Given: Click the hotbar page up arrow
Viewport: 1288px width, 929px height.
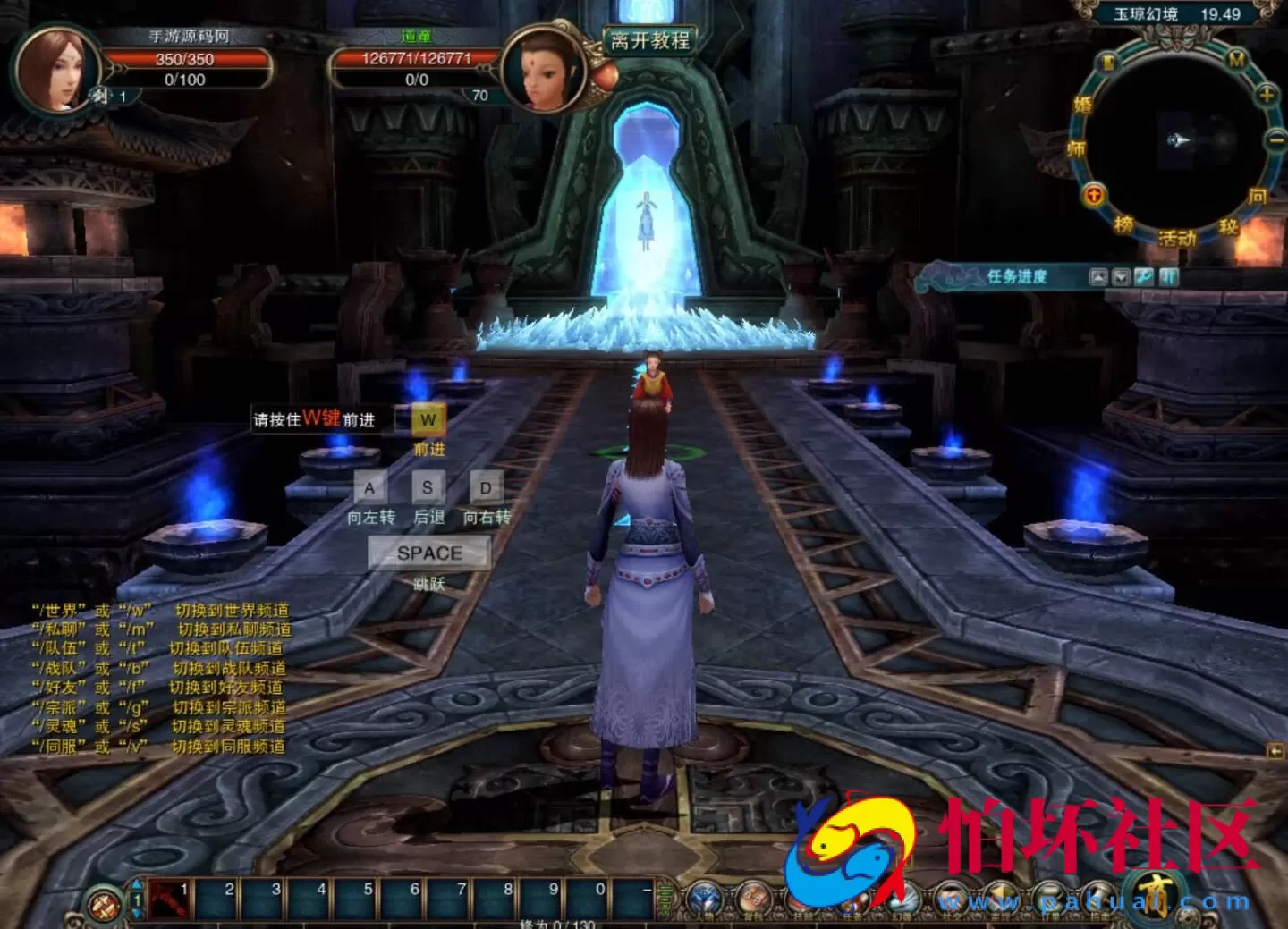Looking at the screenshot, I should pyautogui.click(x=137, y=885).
